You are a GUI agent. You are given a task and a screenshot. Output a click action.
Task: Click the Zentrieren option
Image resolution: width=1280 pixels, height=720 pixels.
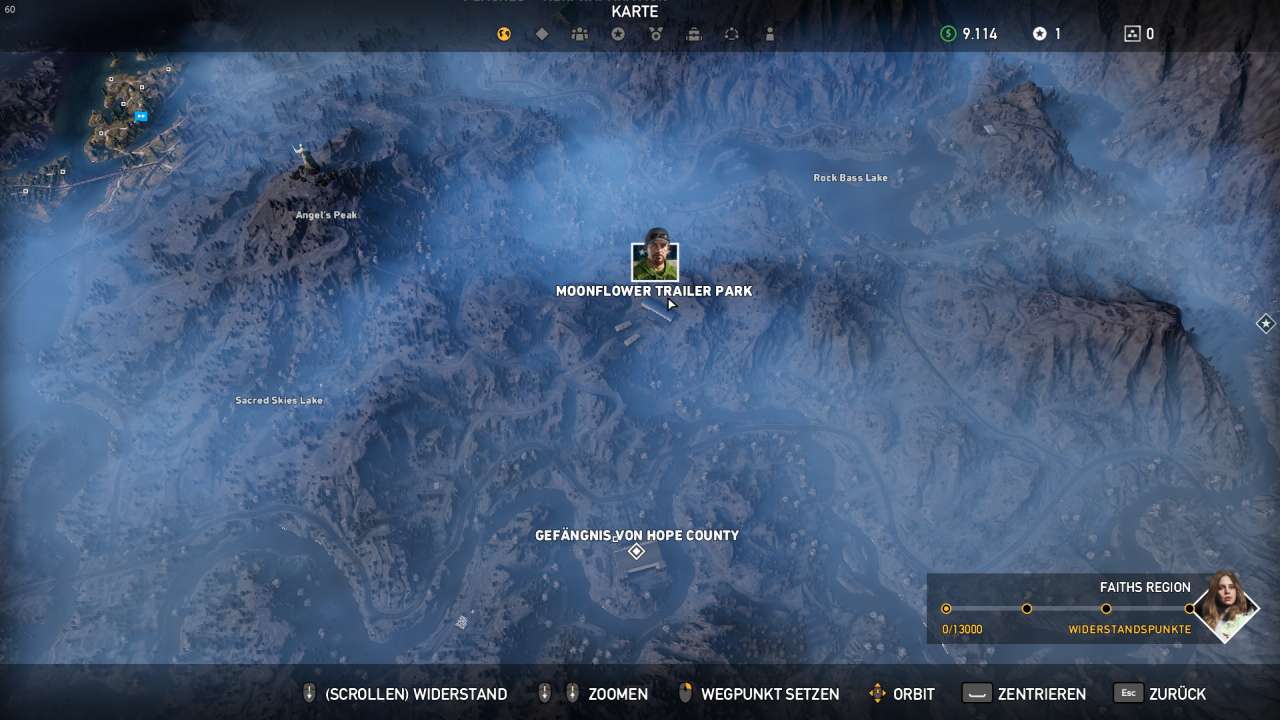[x=1025, y=694]
